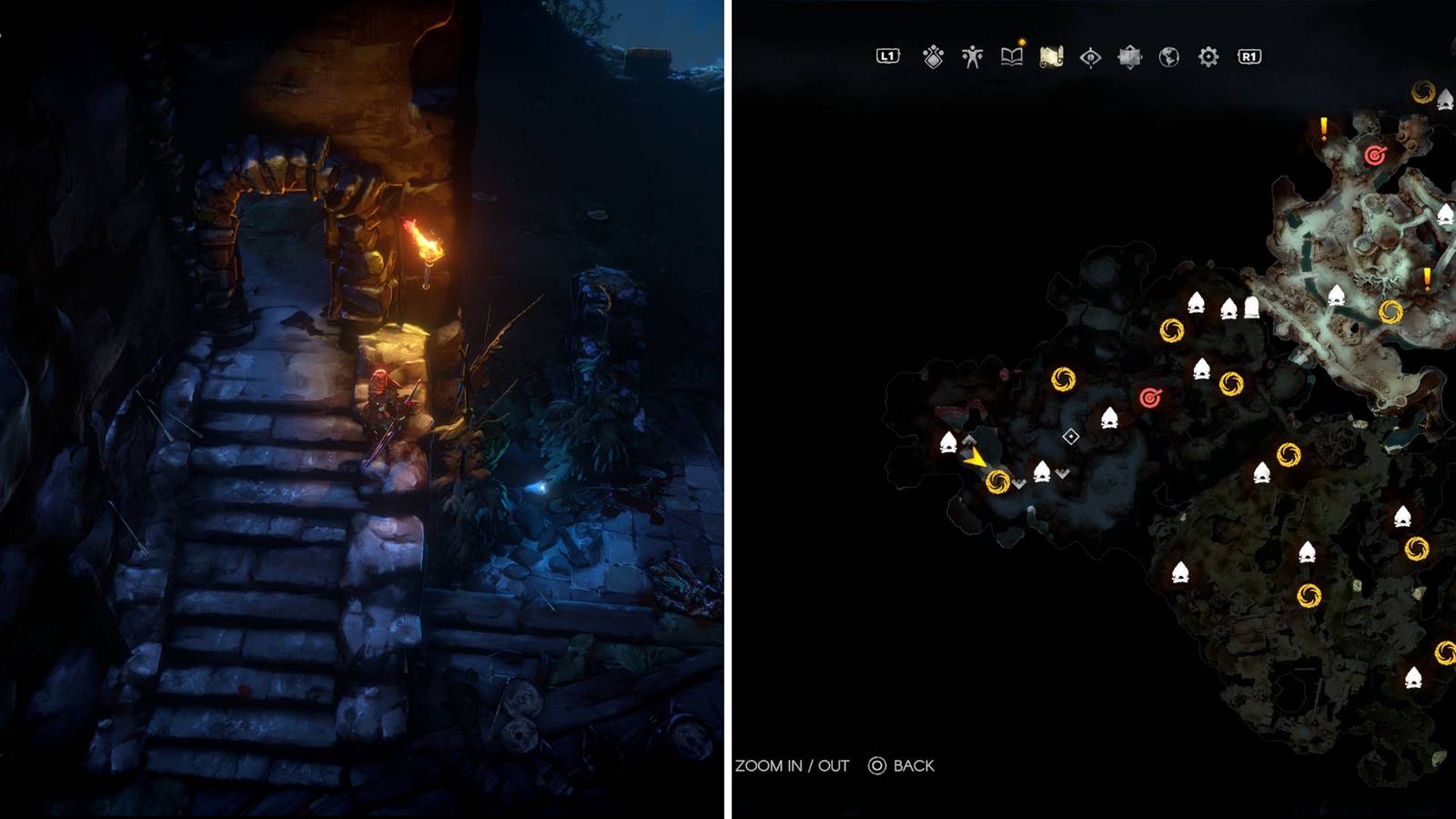Screen dimensions: 1456x819
Task: Click the red target objective marker
Action: tap(1148, 398)
